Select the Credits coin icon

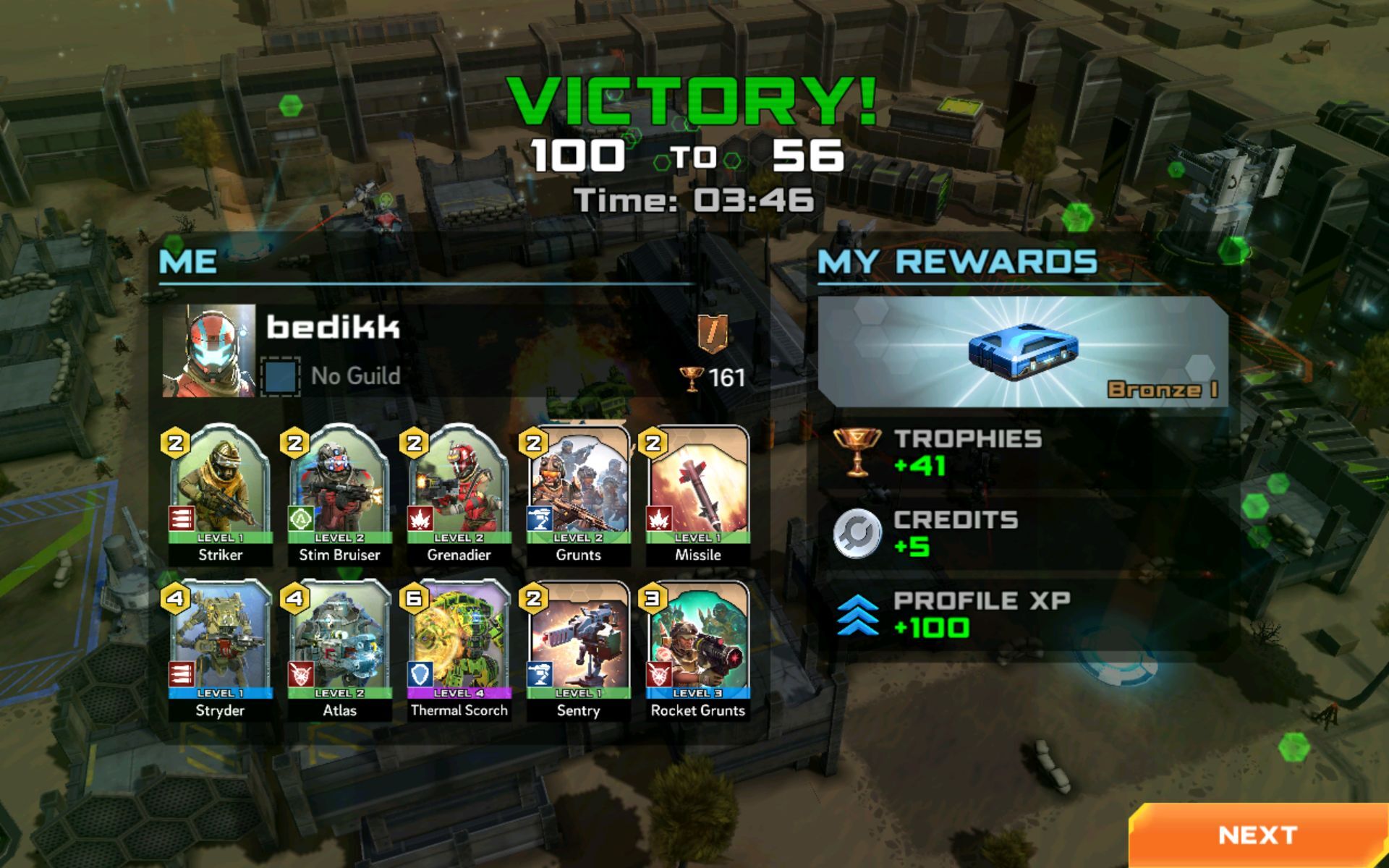point(857,533)
